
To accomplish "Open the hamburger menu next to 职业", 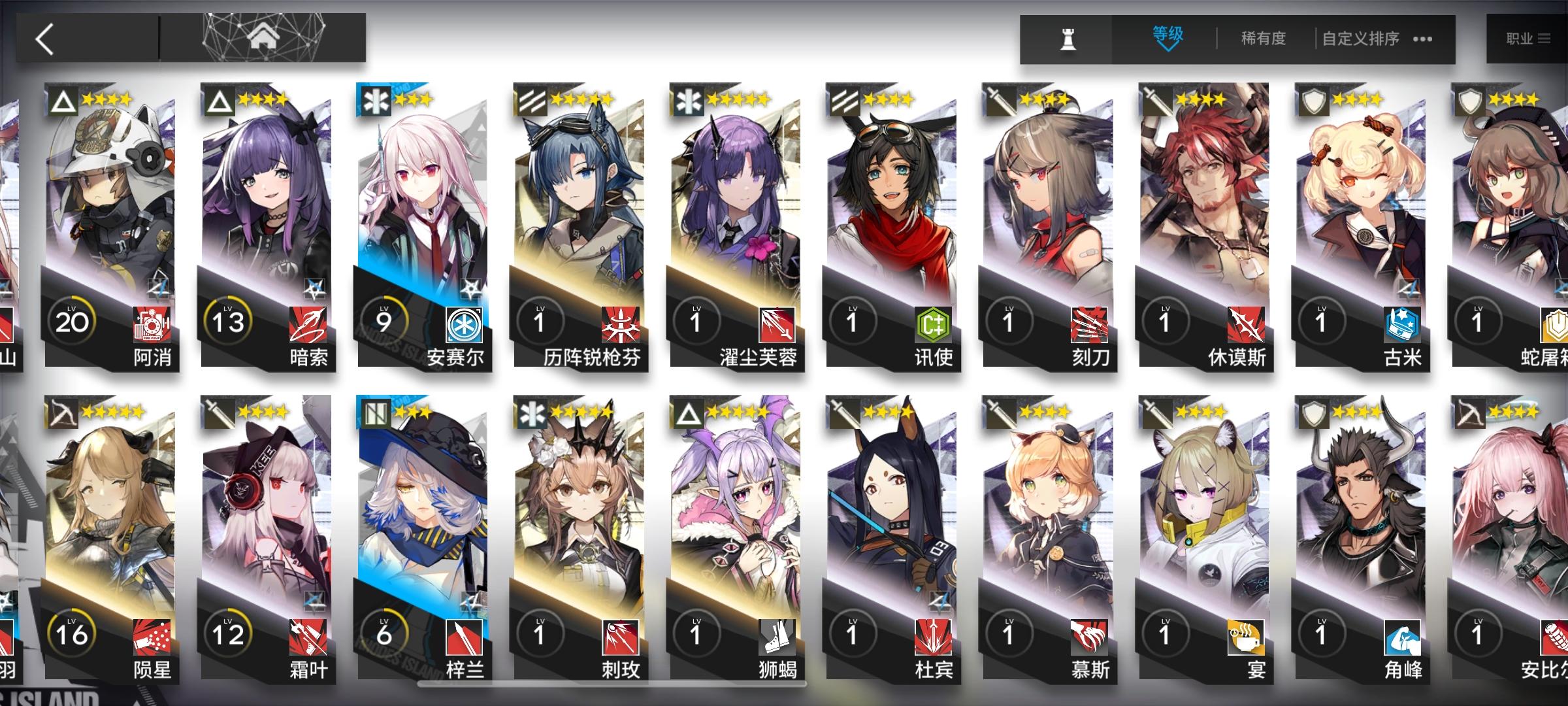I will pyautogui.click(x=1544, y=37).
